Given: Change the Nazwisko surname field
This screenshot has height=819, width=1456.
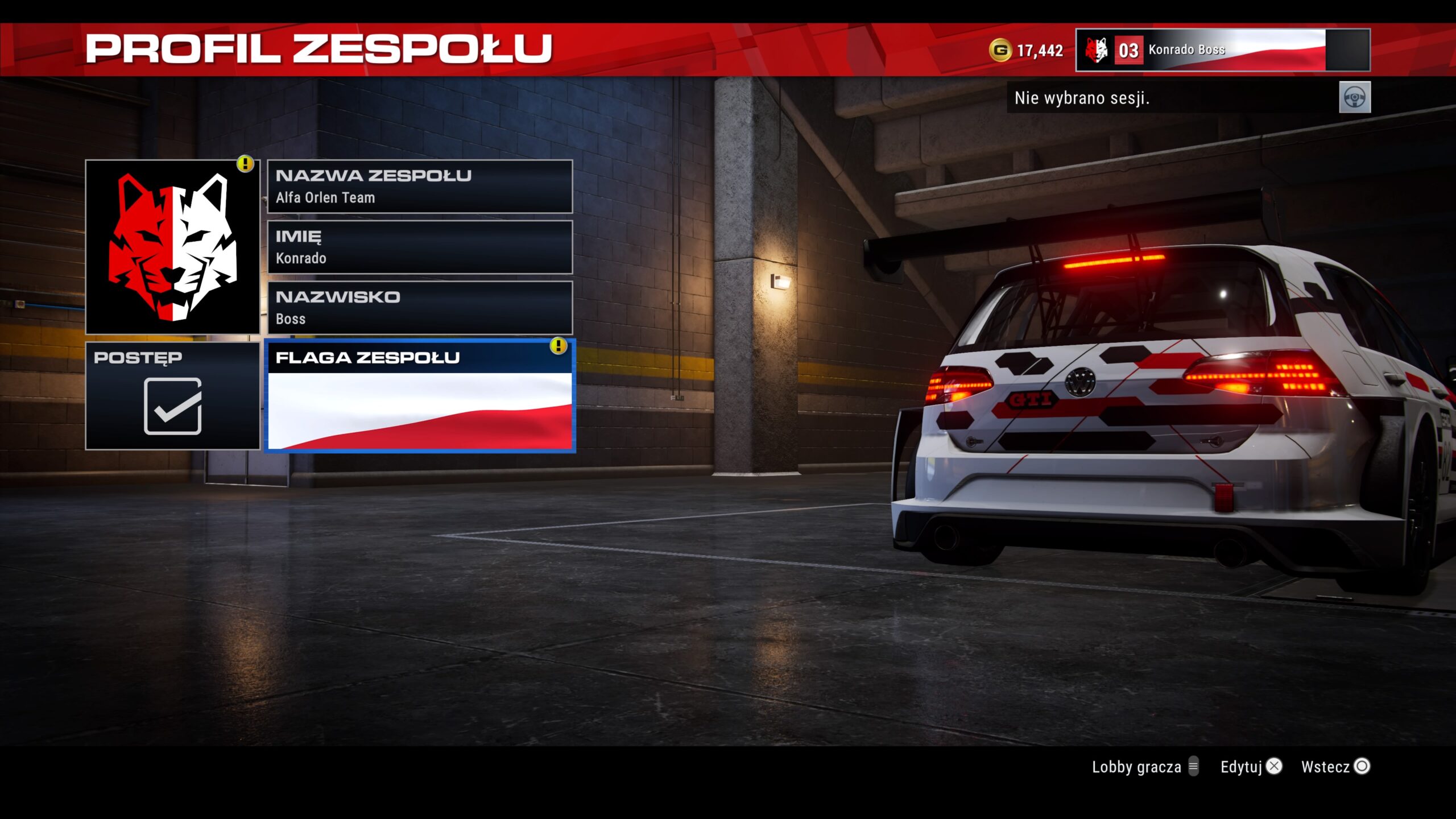Looking at the screenshot, I should [420, 308].
